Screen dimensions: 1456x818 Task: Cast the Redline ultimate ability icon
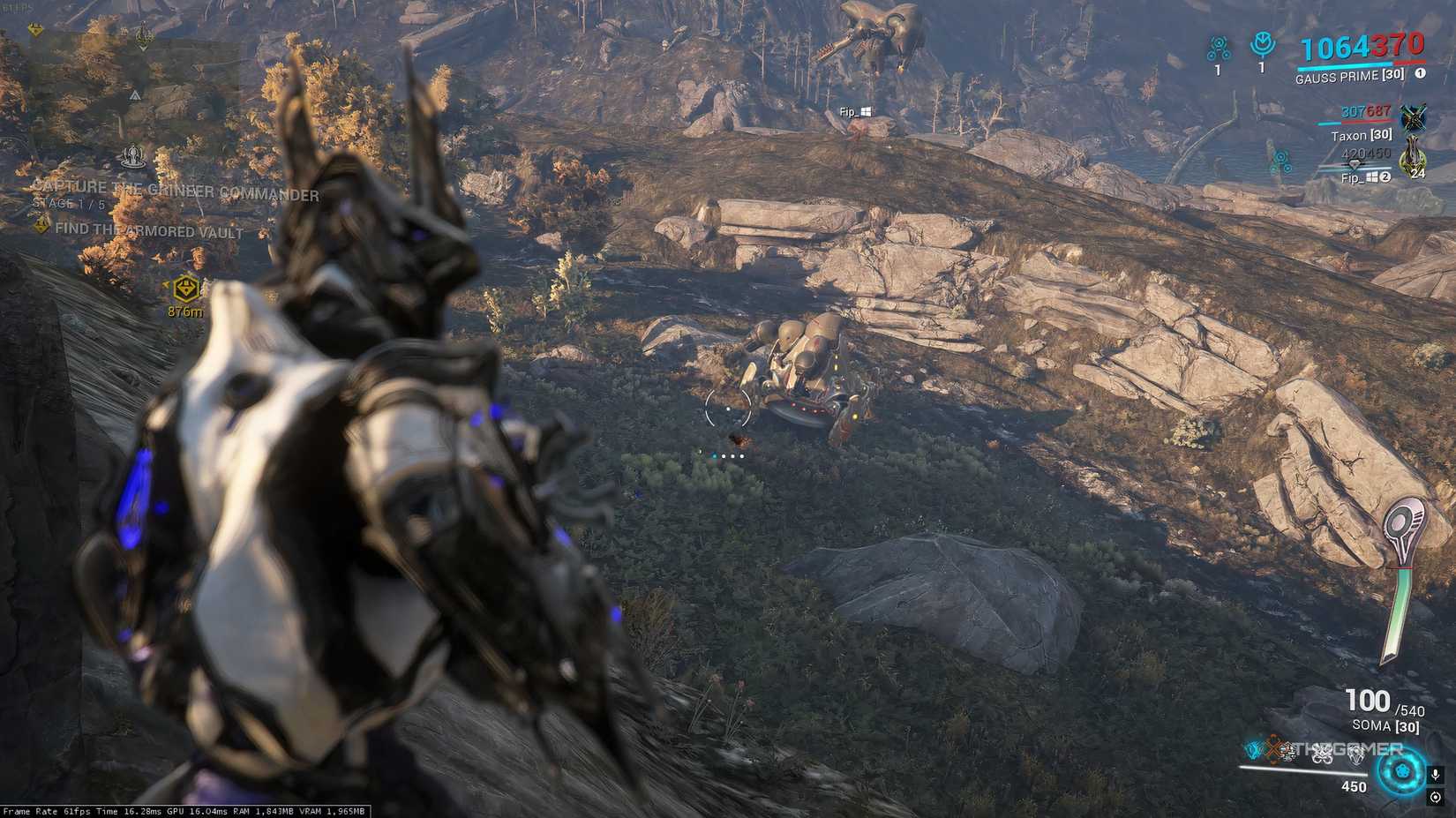pos(1356,753)
